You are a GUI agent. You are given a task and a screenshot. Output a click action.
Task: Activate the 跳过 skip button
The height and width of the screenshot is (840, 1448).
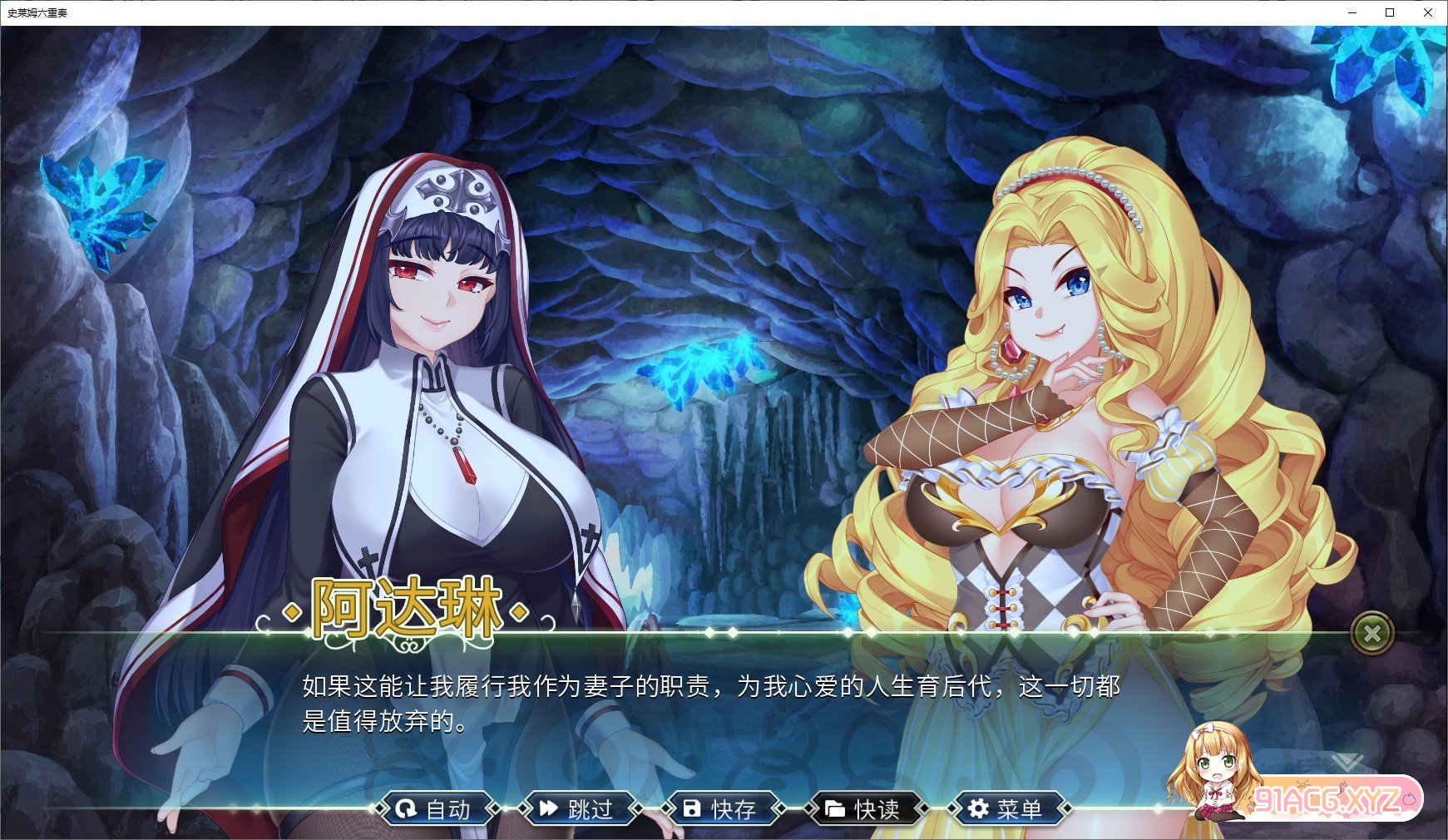pyautogui.click(x=577, y=808)
